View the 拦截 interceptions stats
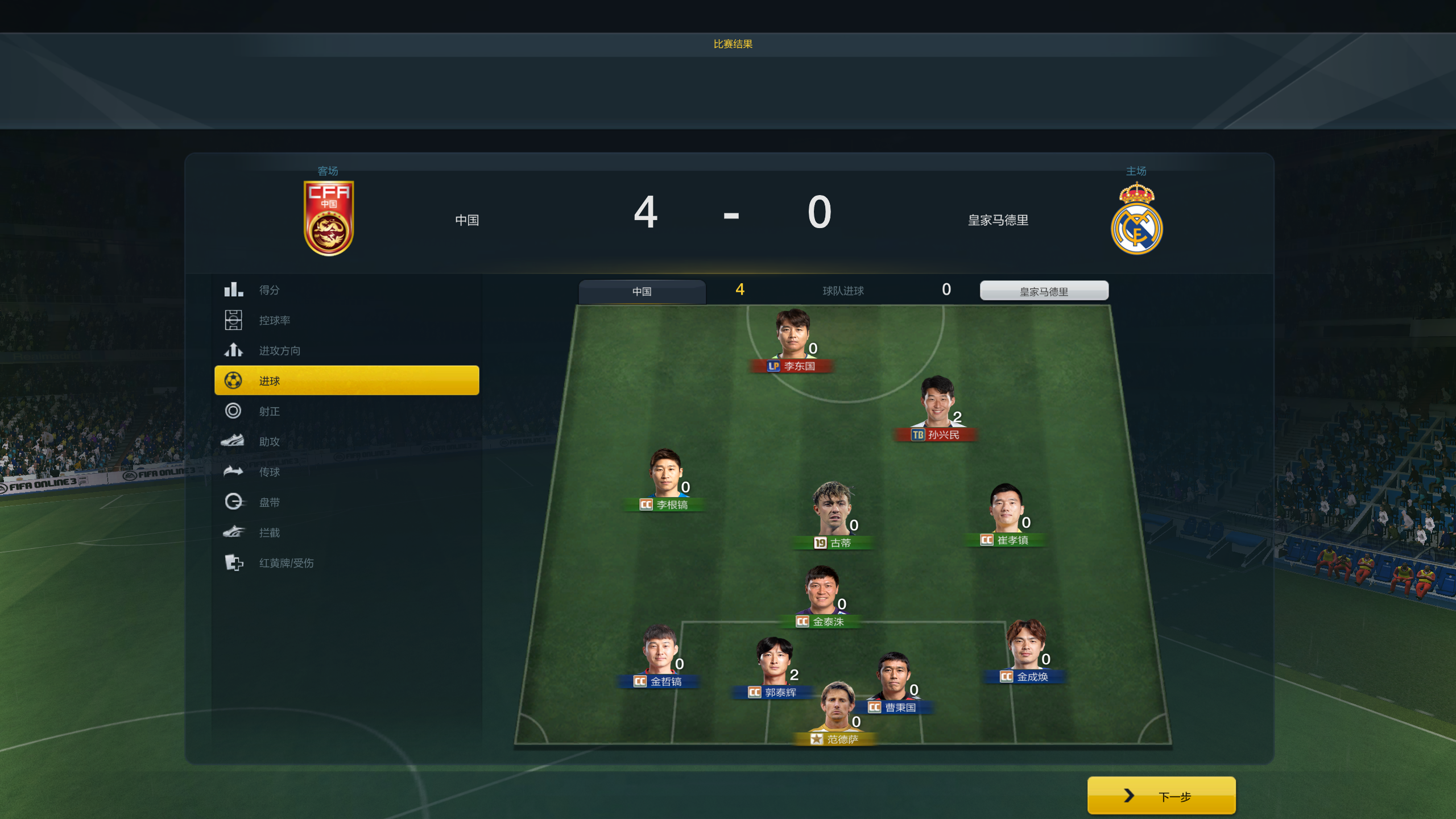The image size is (1456, 819). tap(269, 533)
